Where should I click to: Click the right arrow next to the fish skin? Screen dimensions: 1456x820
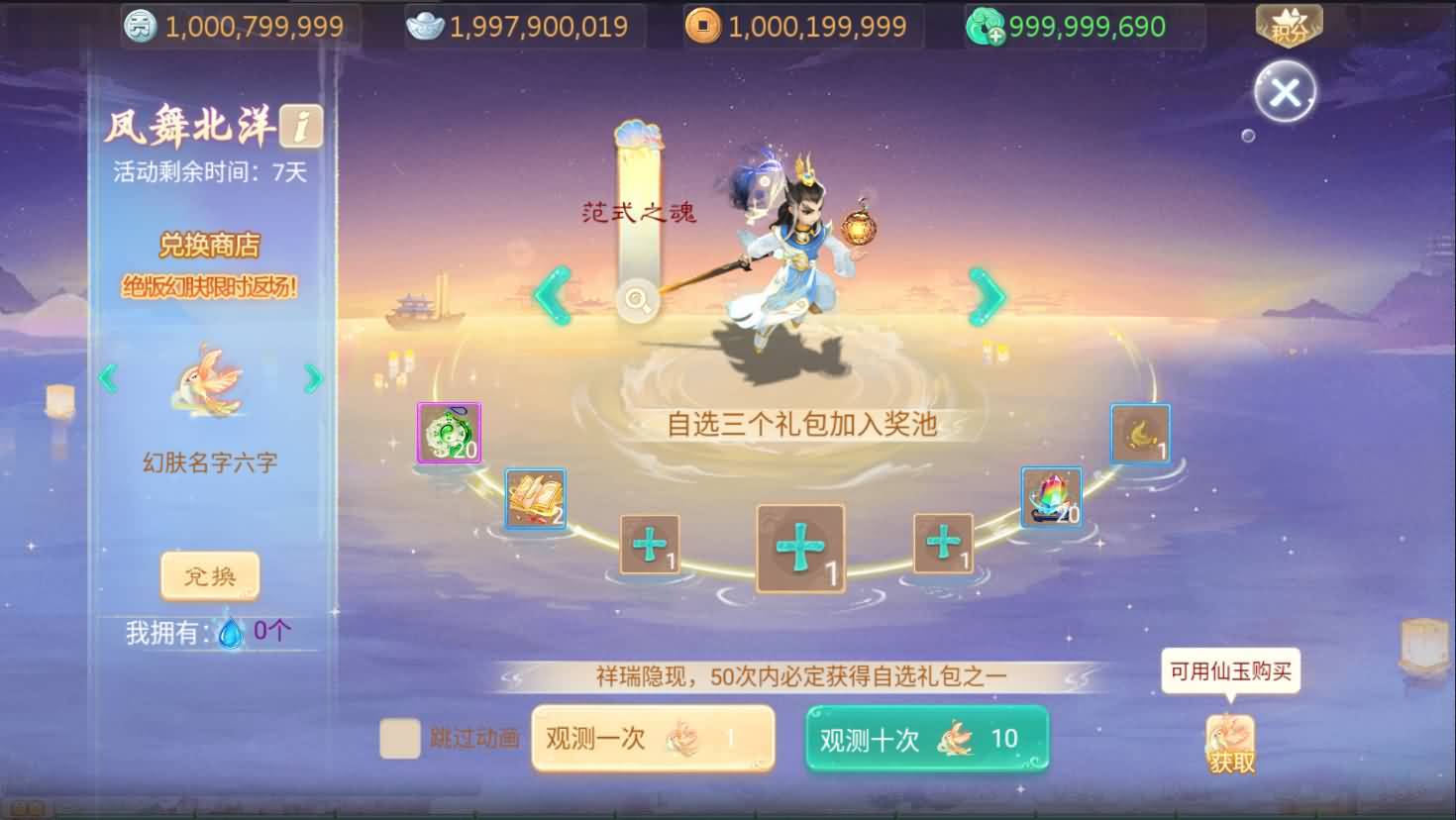tap(315, 378)
